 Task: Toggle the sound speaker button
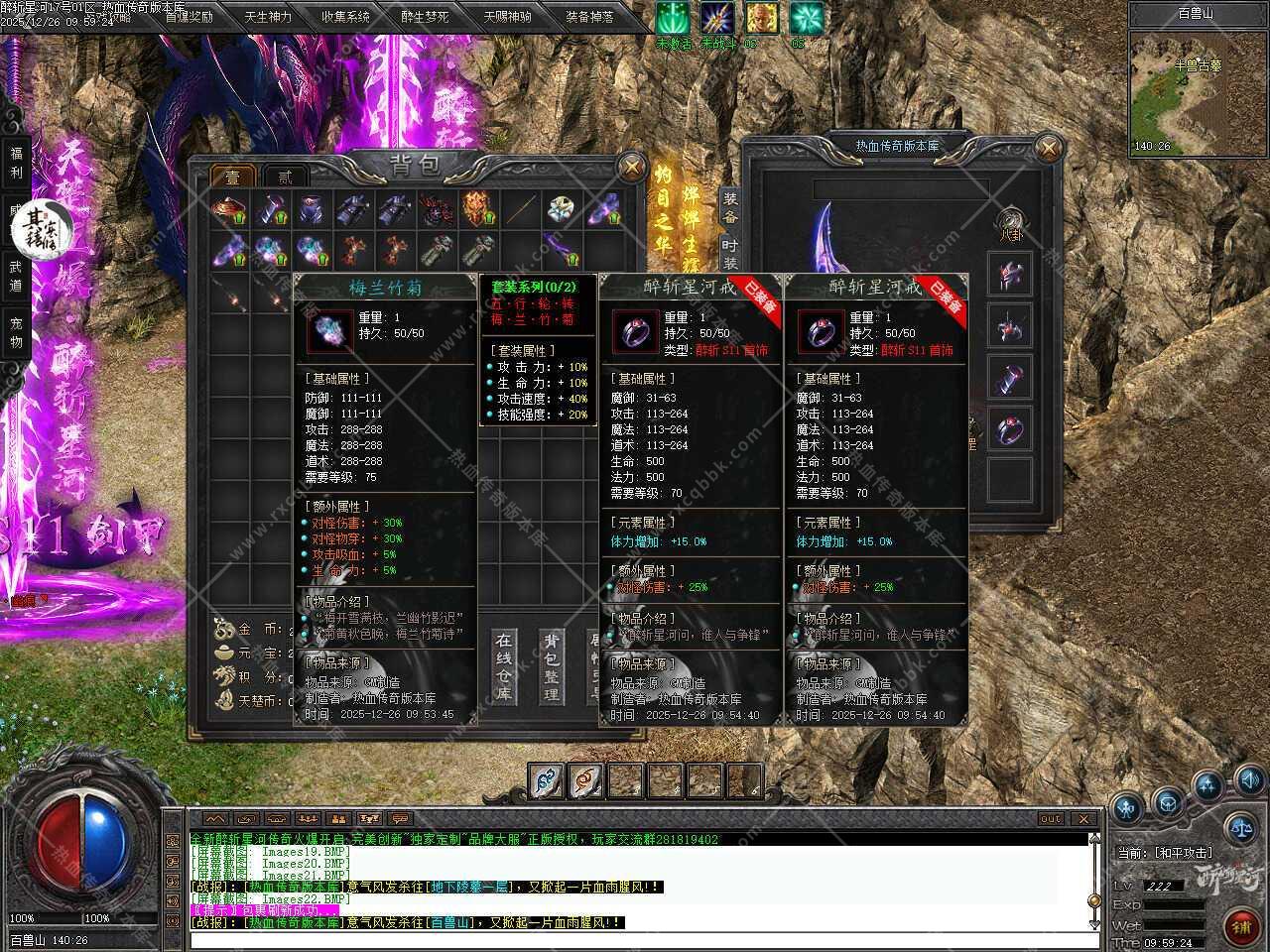pyautogui.click(x=1248, y=778)
